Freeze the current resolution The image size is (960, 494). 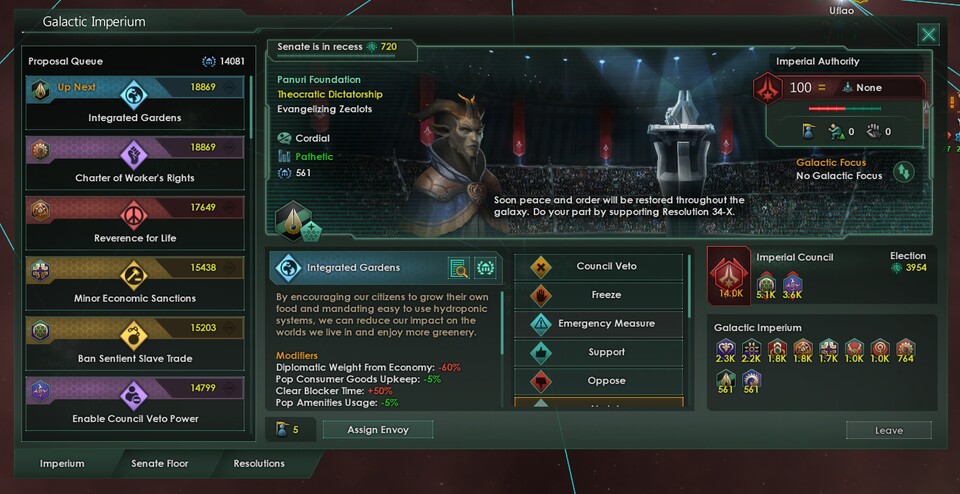[600, 295]
